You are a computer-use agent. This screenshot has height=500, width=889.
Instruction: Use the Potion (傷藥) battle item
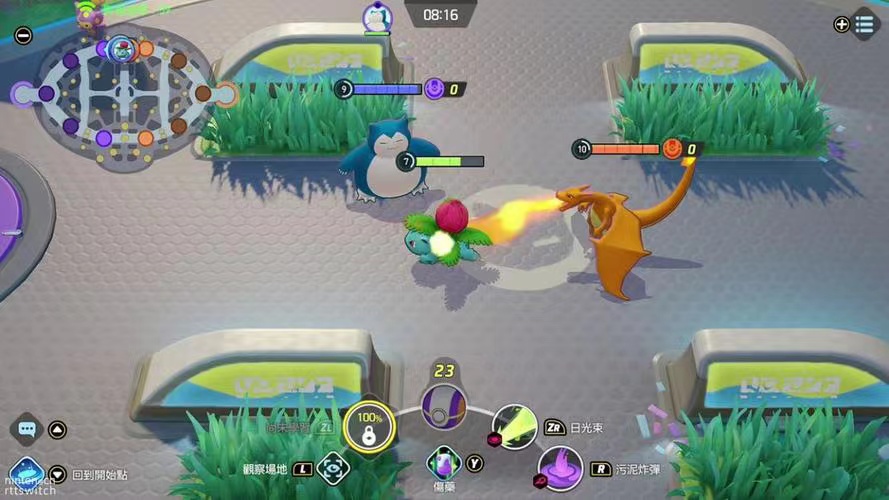tap(443, 463)
